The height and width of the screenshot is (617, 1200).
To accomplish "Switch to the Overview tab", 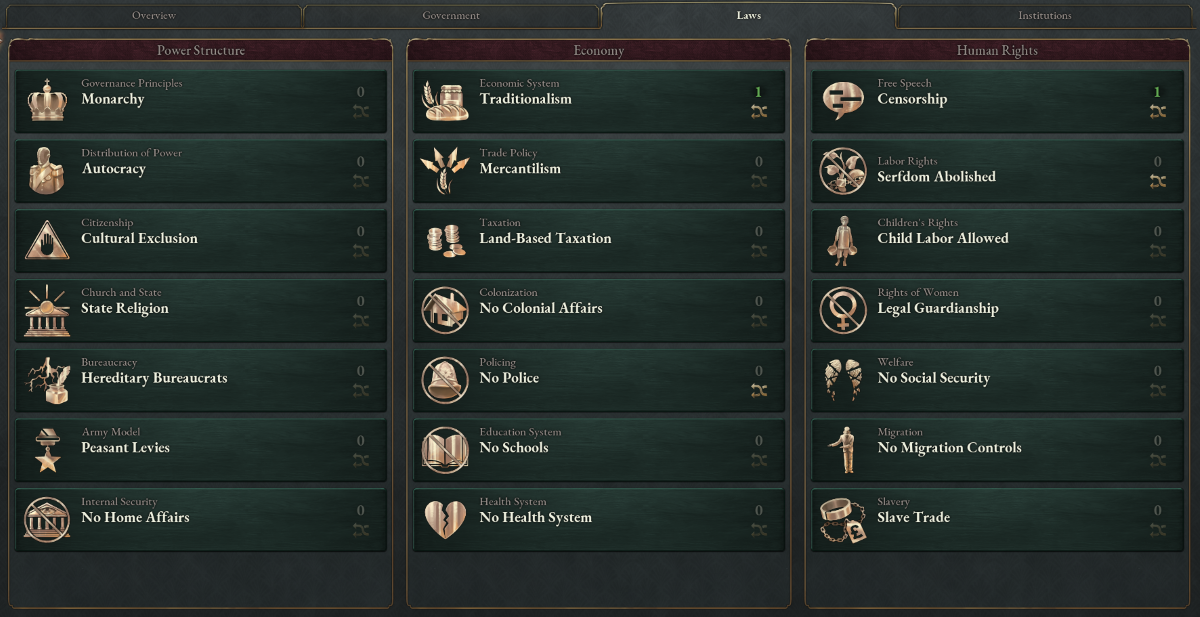I will point(153,16).
